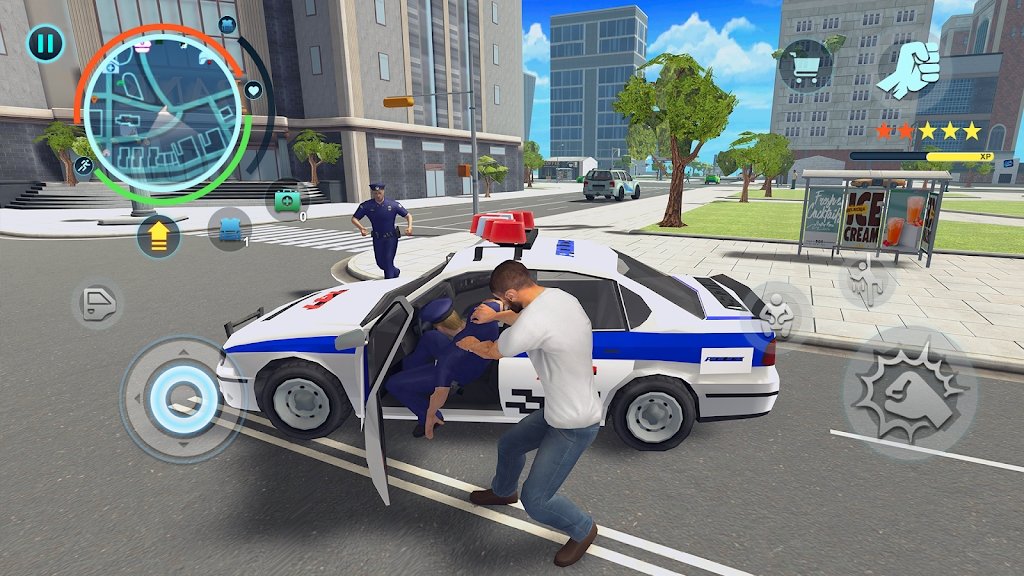
Task: Select the fist weapon icon
Action: [908, 70]
